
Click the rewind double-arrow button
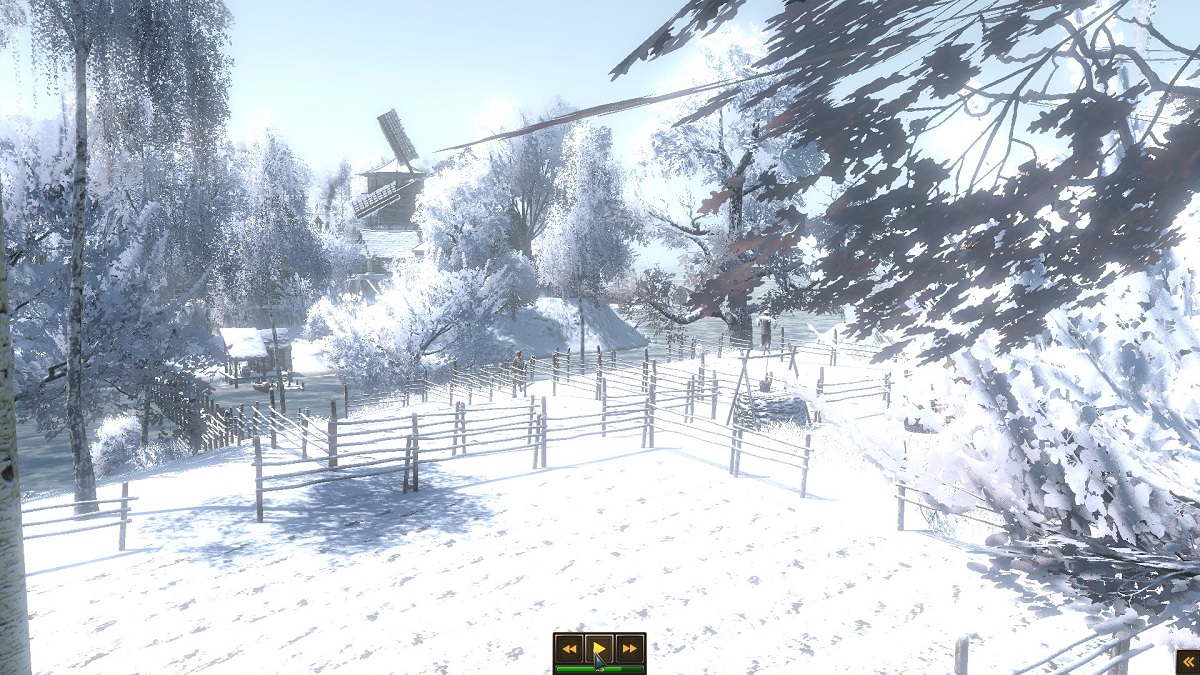[569, 648]
